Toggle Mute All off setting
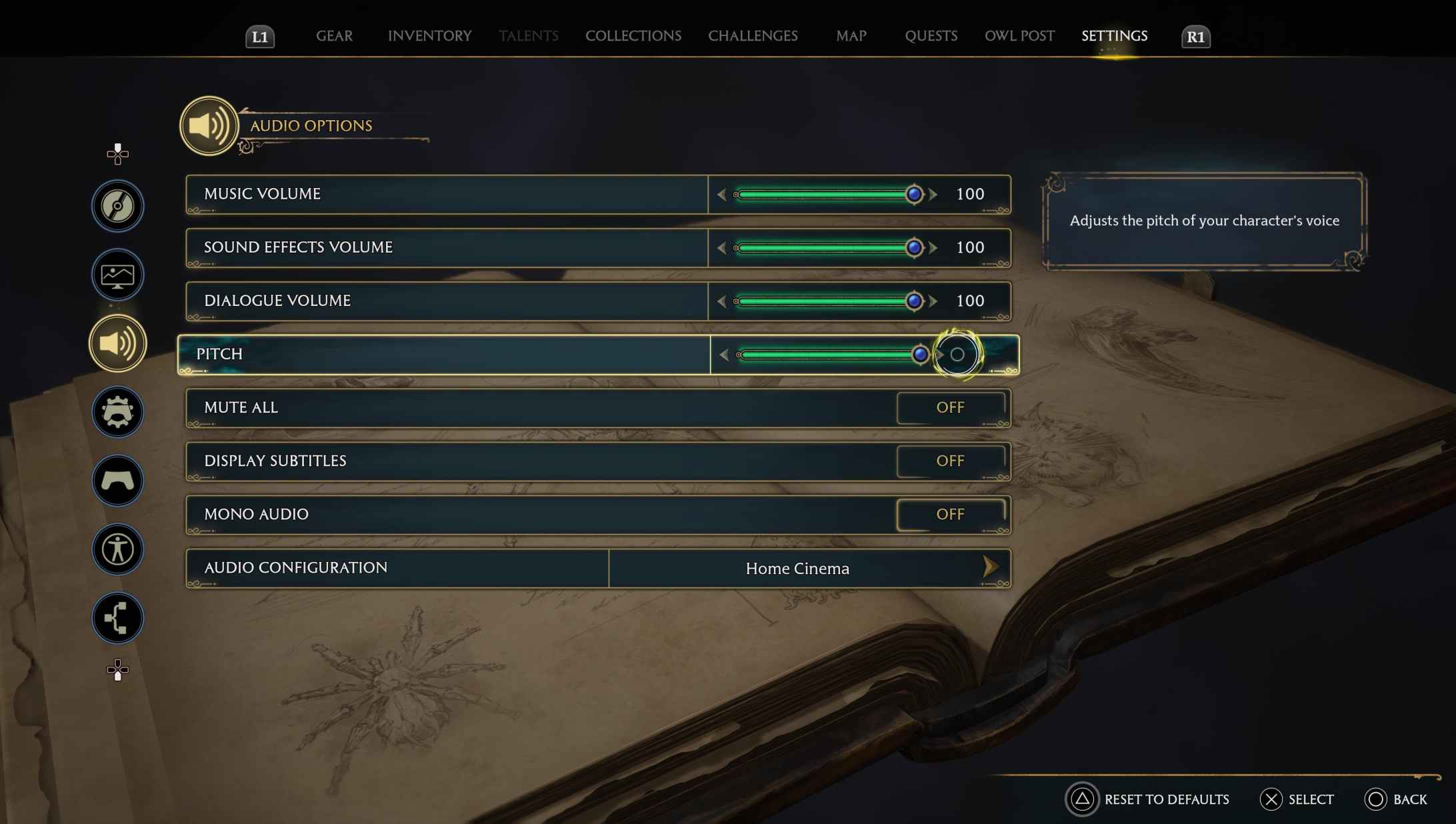The width and height of the screenshot is (1456, 824). pyautogui.click(x=951, y=407)
